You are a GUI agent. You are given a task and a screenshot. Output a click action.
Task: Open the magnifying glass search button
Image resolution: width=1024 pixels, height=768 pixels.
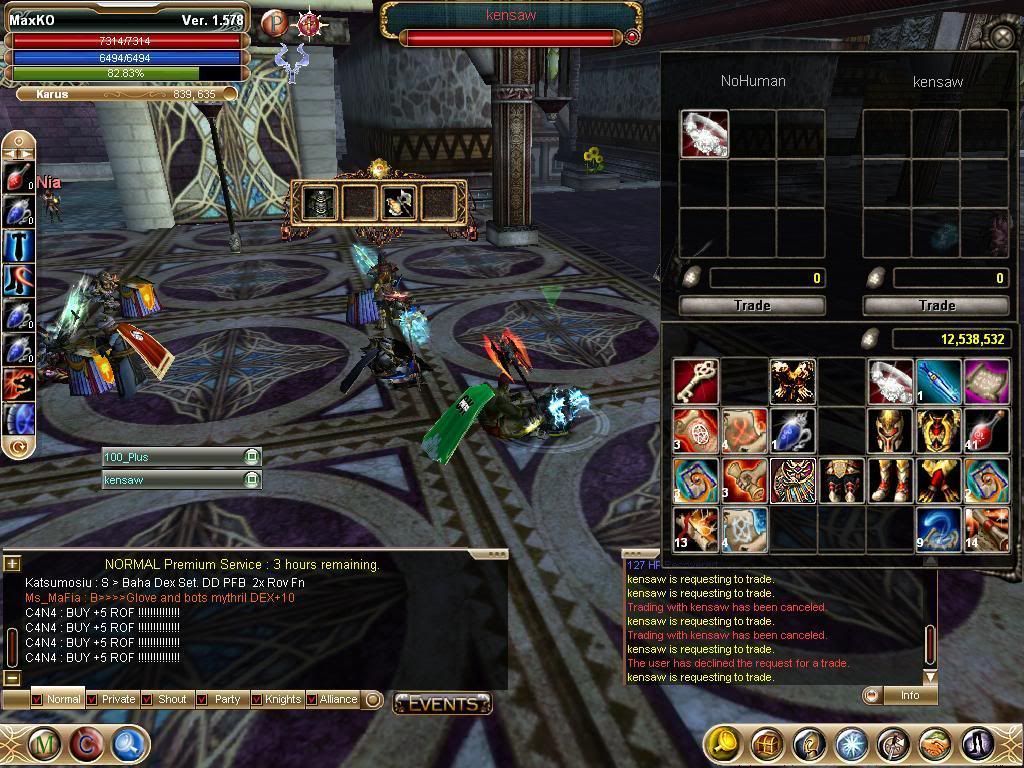(129, 744)
